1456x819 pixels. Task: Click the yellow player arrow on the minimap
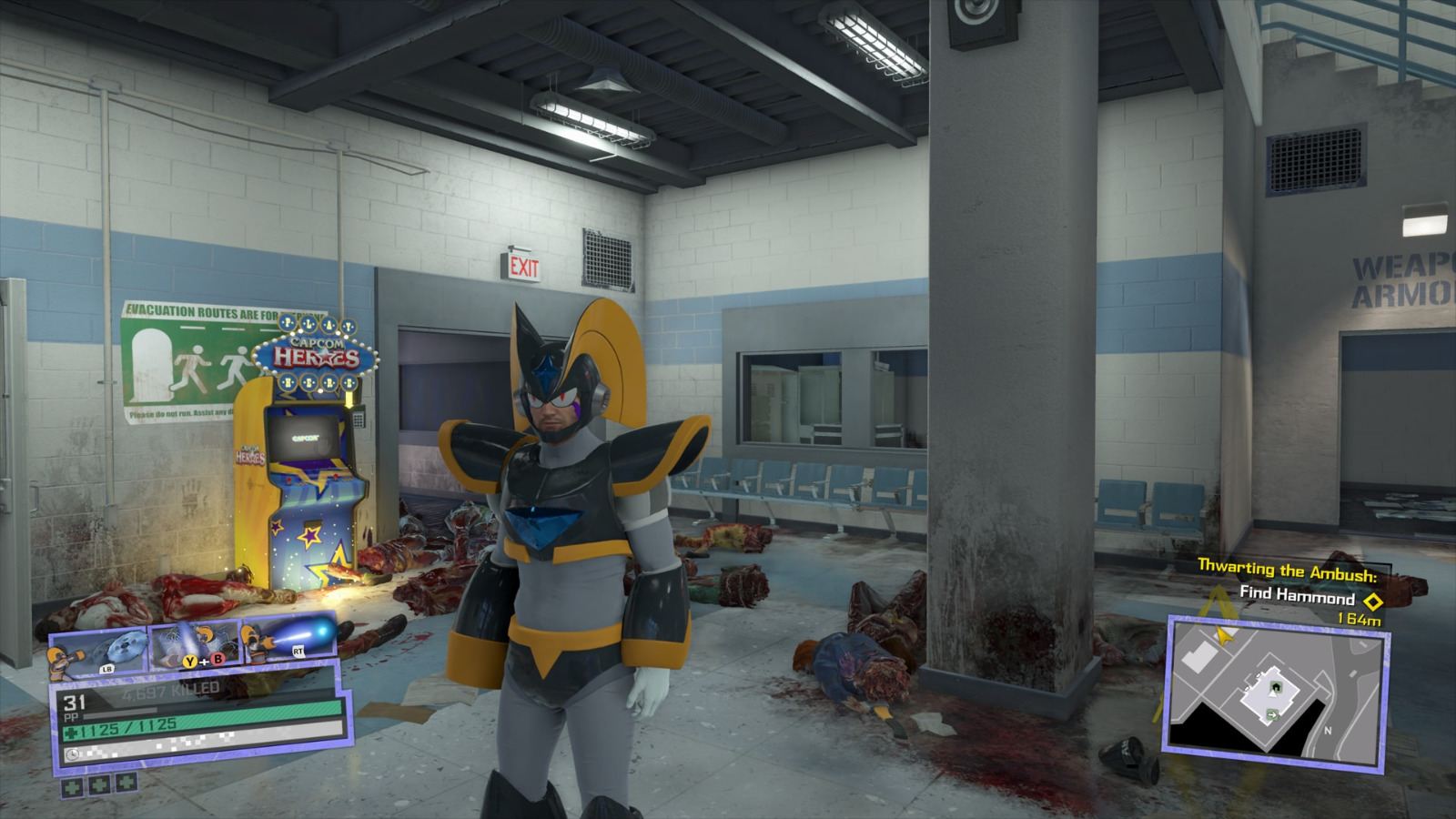1223,636
